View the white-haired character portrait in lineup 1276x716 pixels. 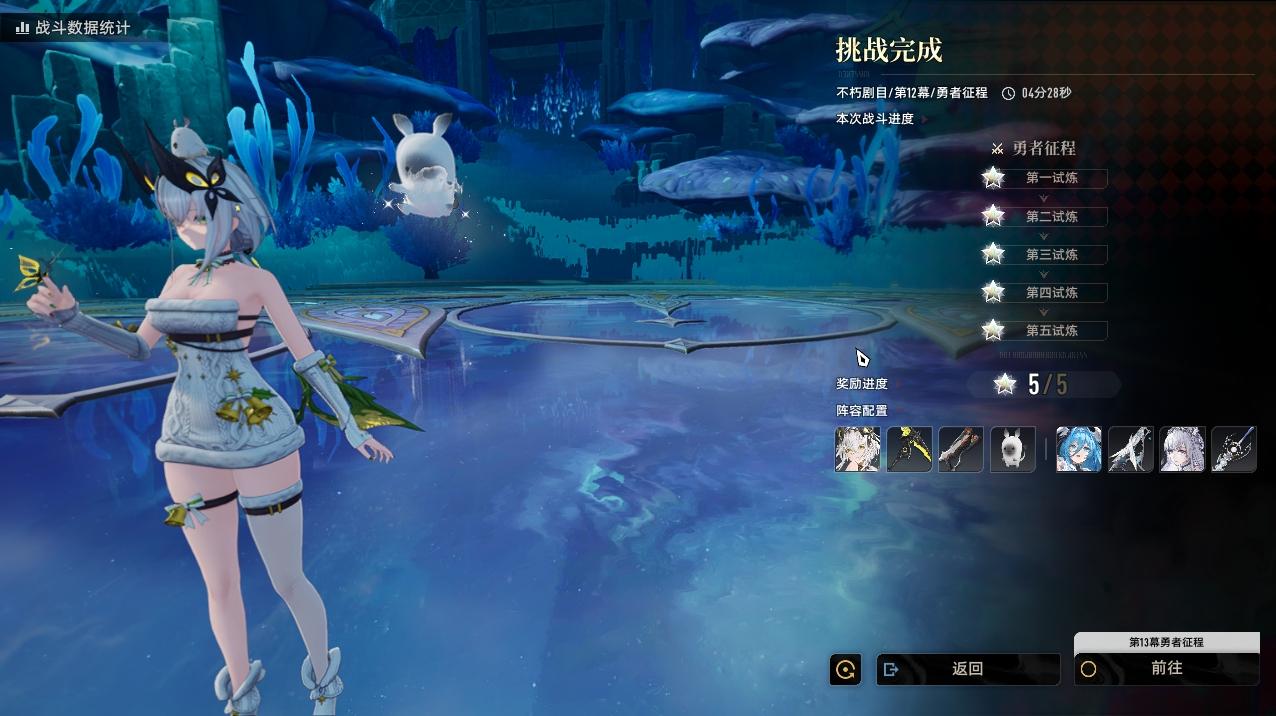click(x=858, y=449)
